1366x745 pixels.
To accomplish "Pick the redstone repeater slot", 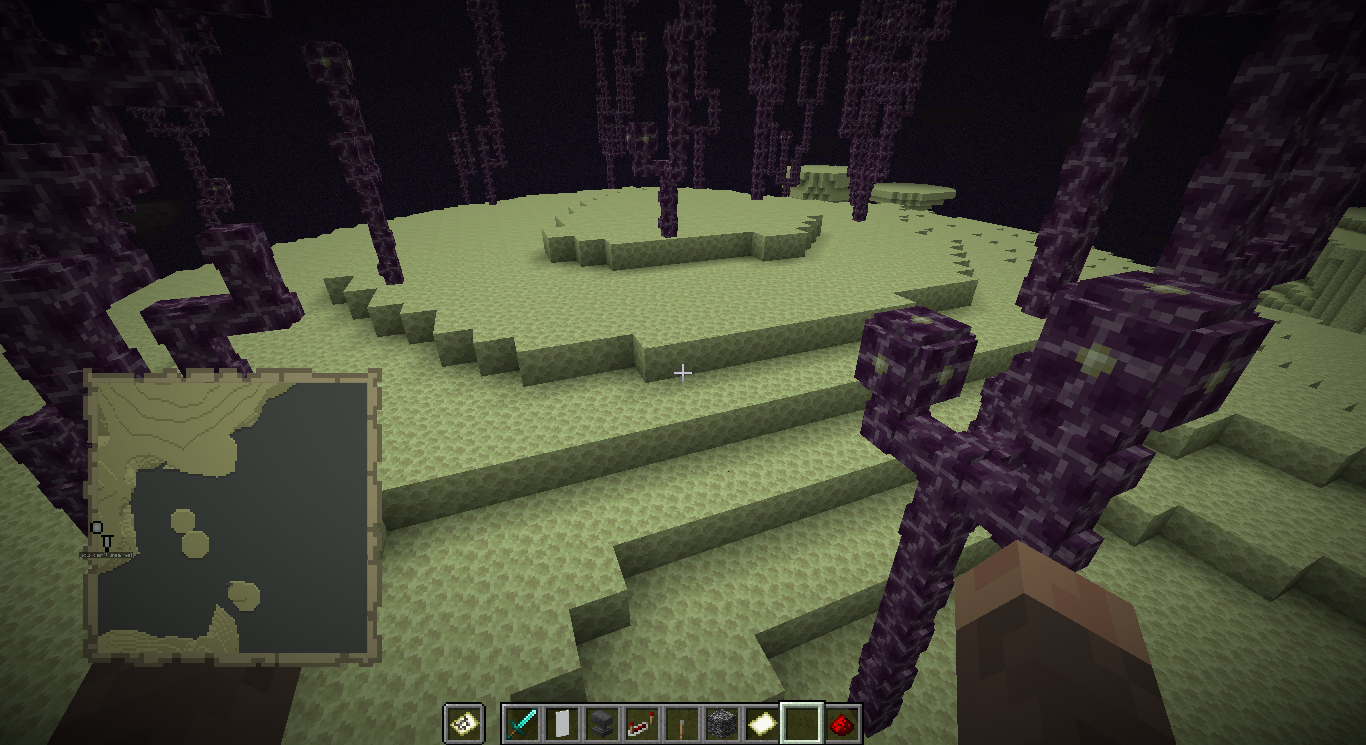I will (x=641, y=723).
